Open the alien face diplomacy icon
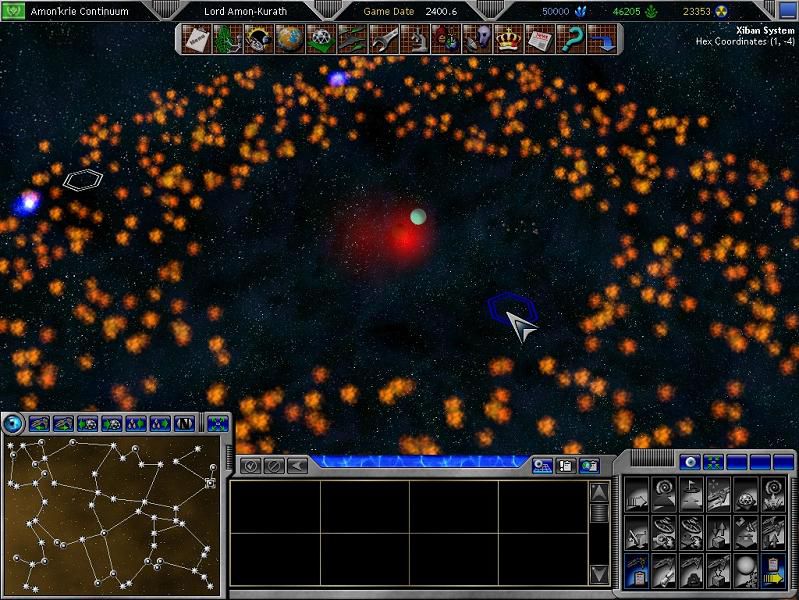Image resolution: width=799 pixels, height=600 pixels. click(478, 40)
